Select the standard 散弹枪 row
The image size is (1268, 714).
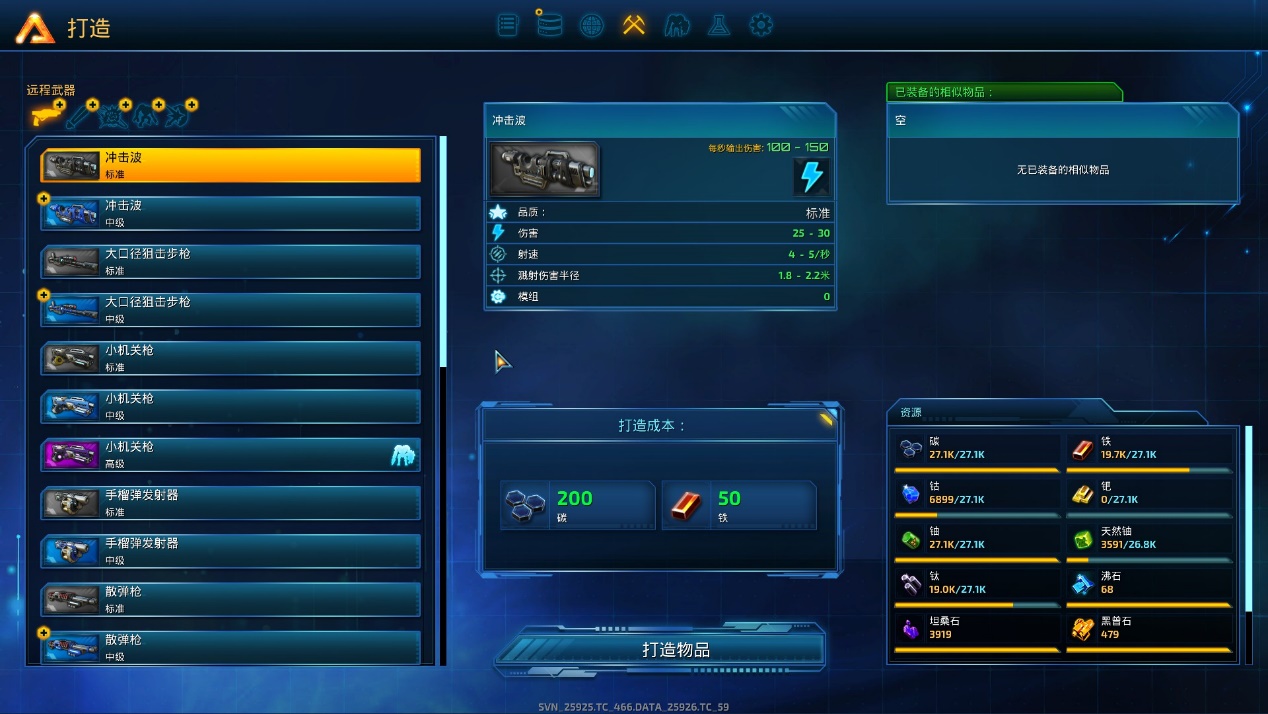[231, 599]
